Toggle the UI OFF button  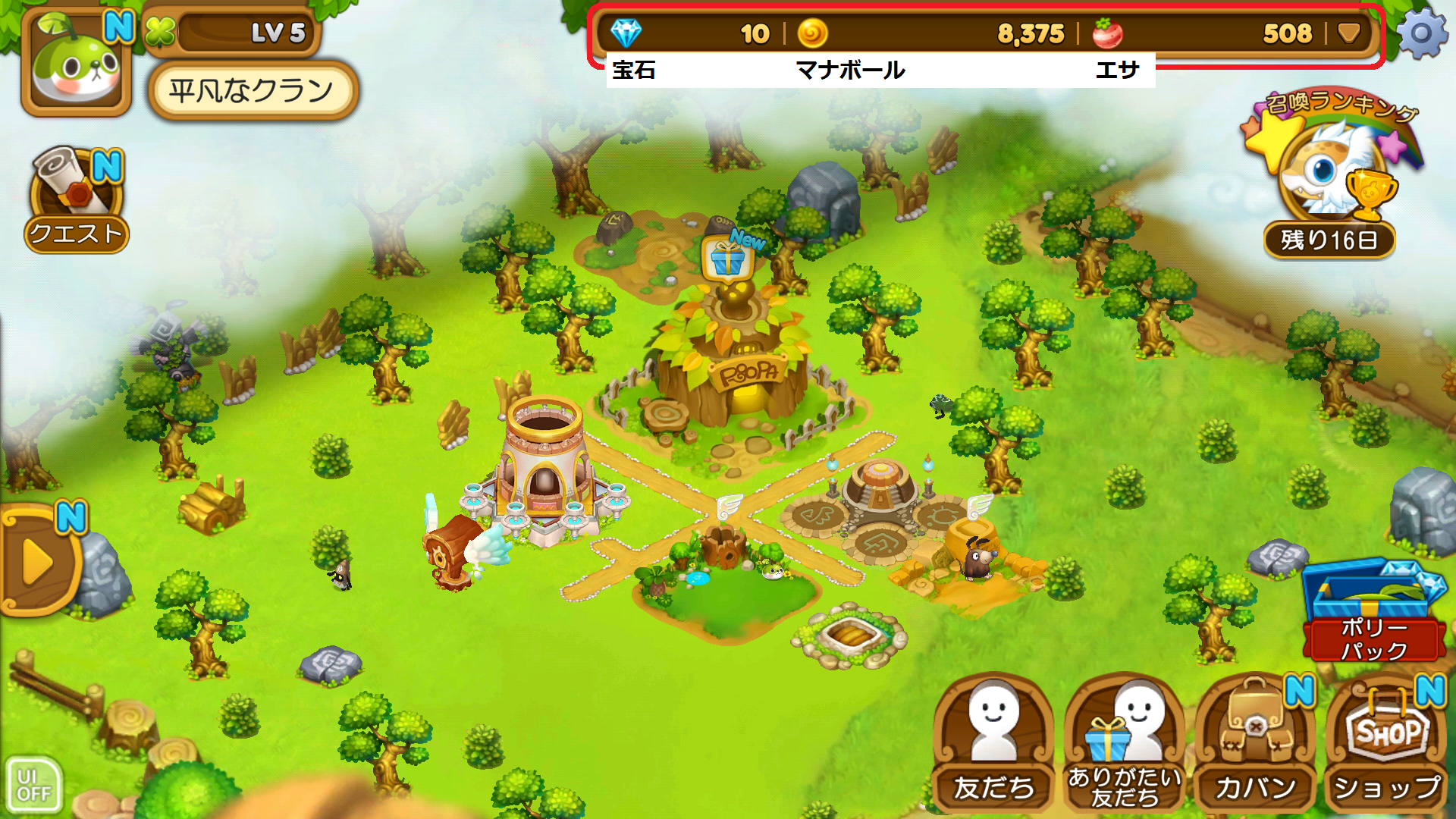coord(33,786)
